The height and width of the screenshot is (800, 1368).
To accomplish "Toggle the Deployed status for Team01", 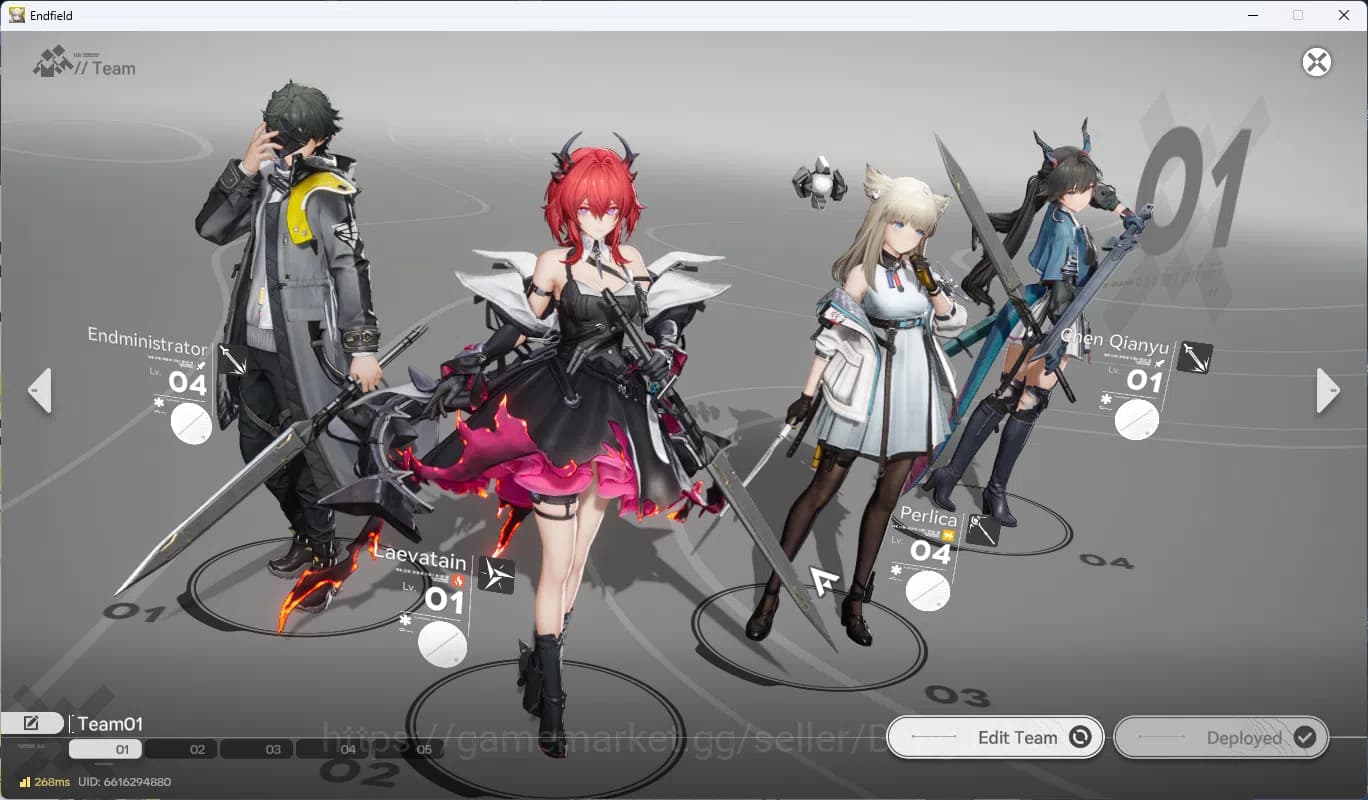I will tap(1221, 737).
